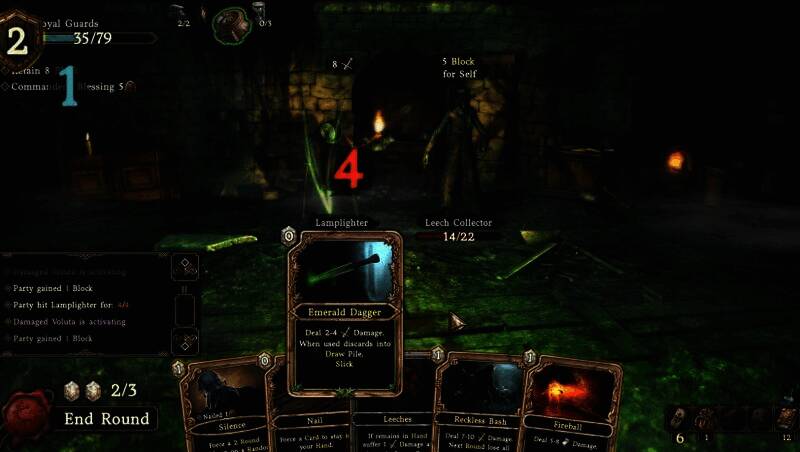
Task: Click the potion jar icon showing 0/3
Action: (261, 12)
